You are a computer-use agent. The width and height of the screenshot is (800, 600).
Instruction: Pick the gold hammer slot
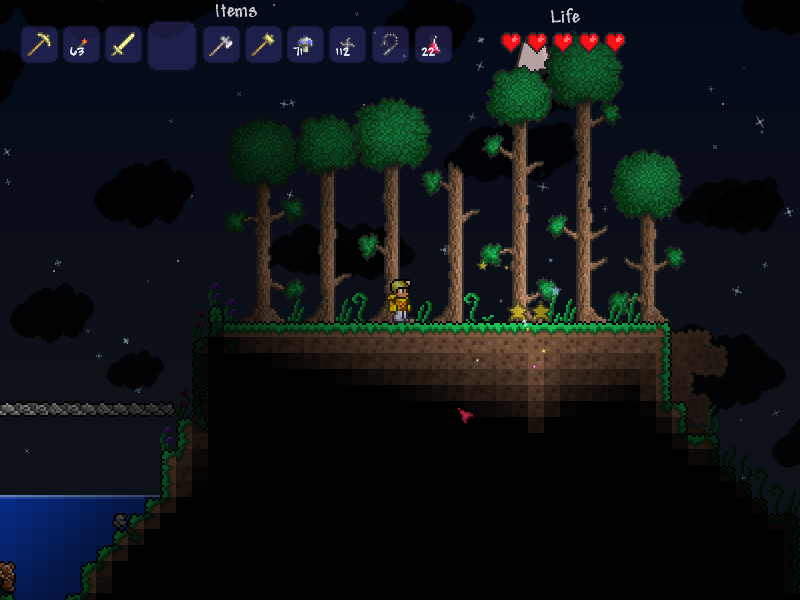coord(263,45)
